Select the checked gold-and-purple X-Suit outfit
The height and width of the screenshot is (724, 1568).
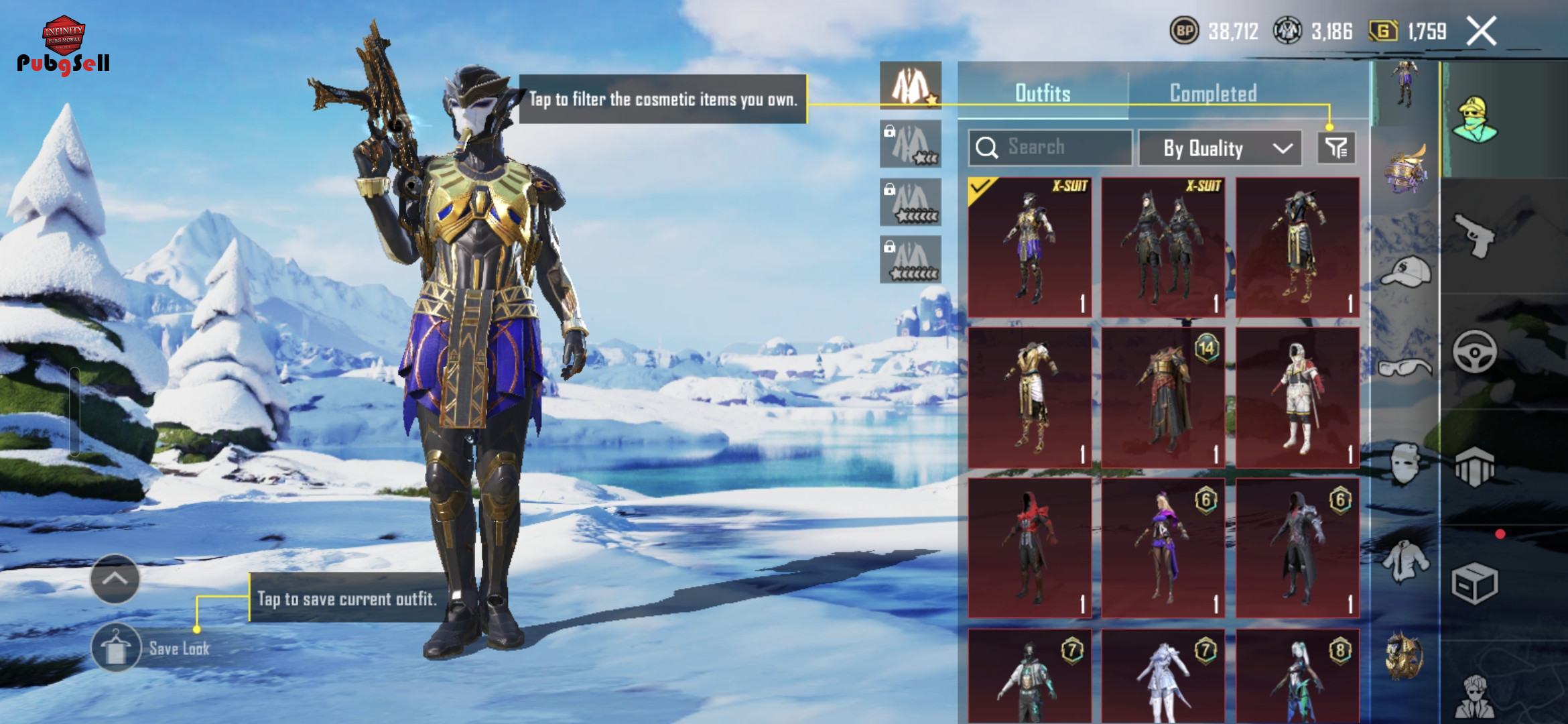pos(1030,247)
